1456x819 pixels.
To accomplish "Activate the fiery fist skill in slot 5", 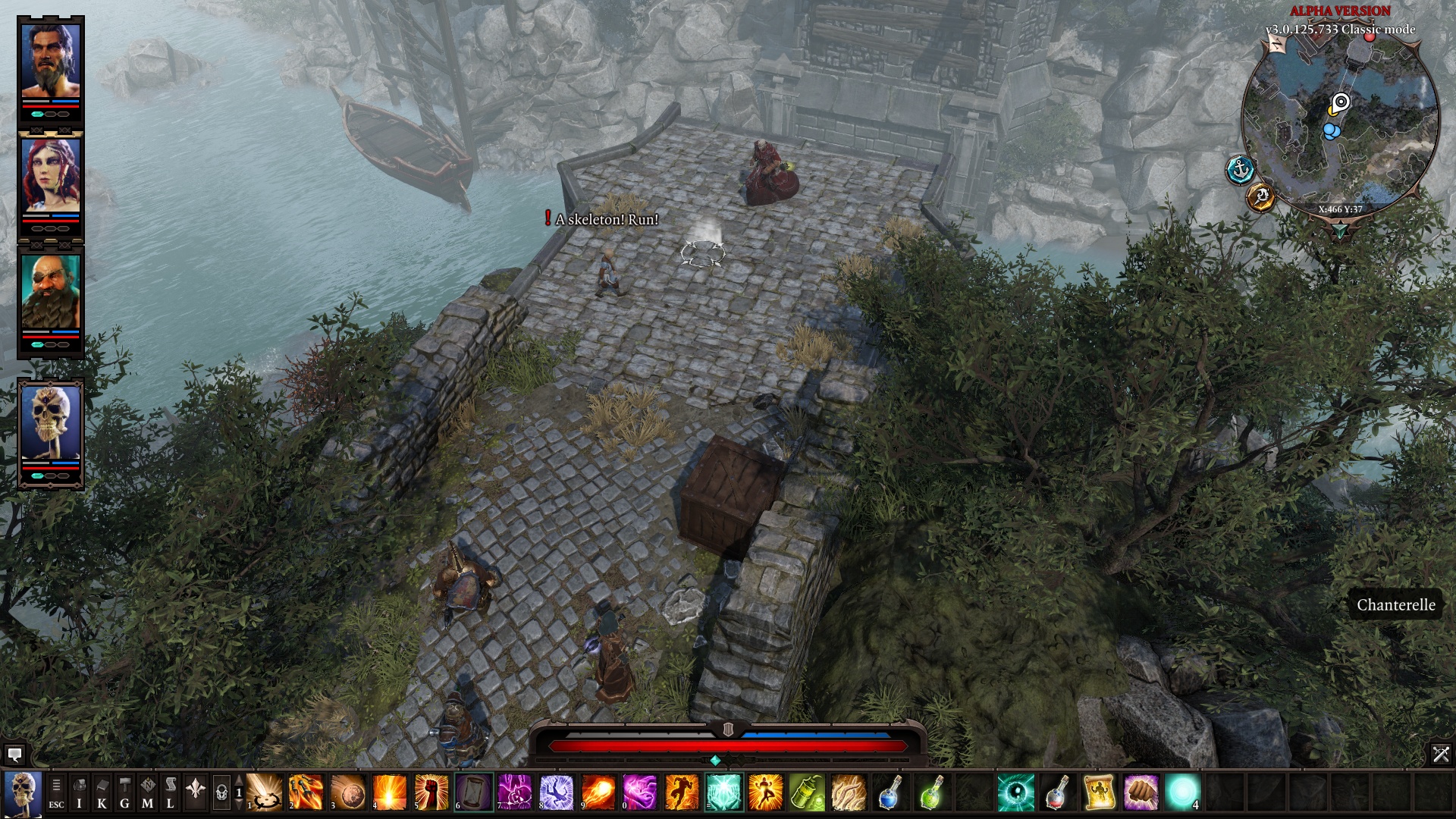I will [x=431, y=792].
